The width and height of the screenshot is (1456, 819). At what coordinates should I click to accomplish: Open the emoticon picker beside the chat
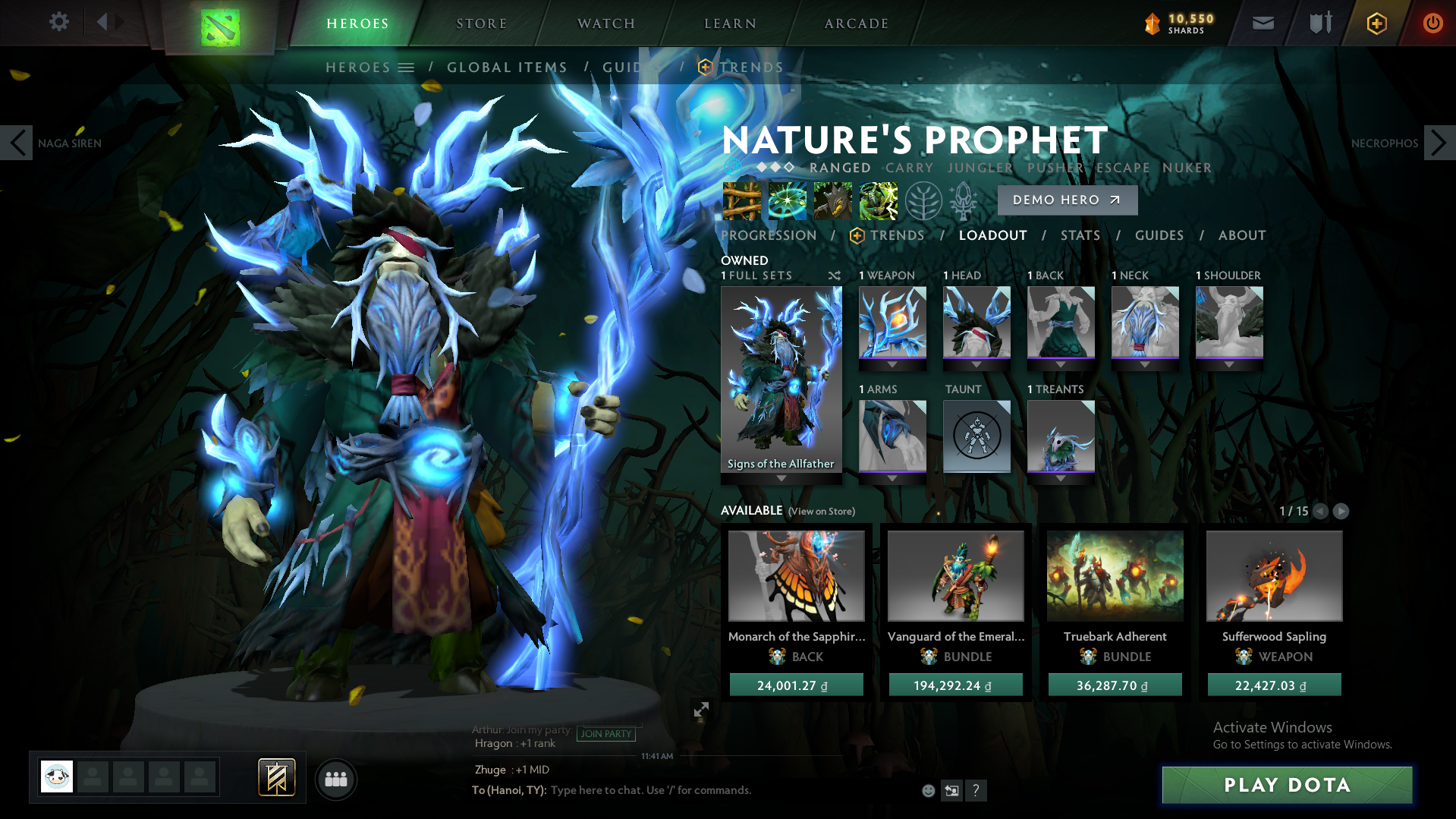tap(927, 790)
